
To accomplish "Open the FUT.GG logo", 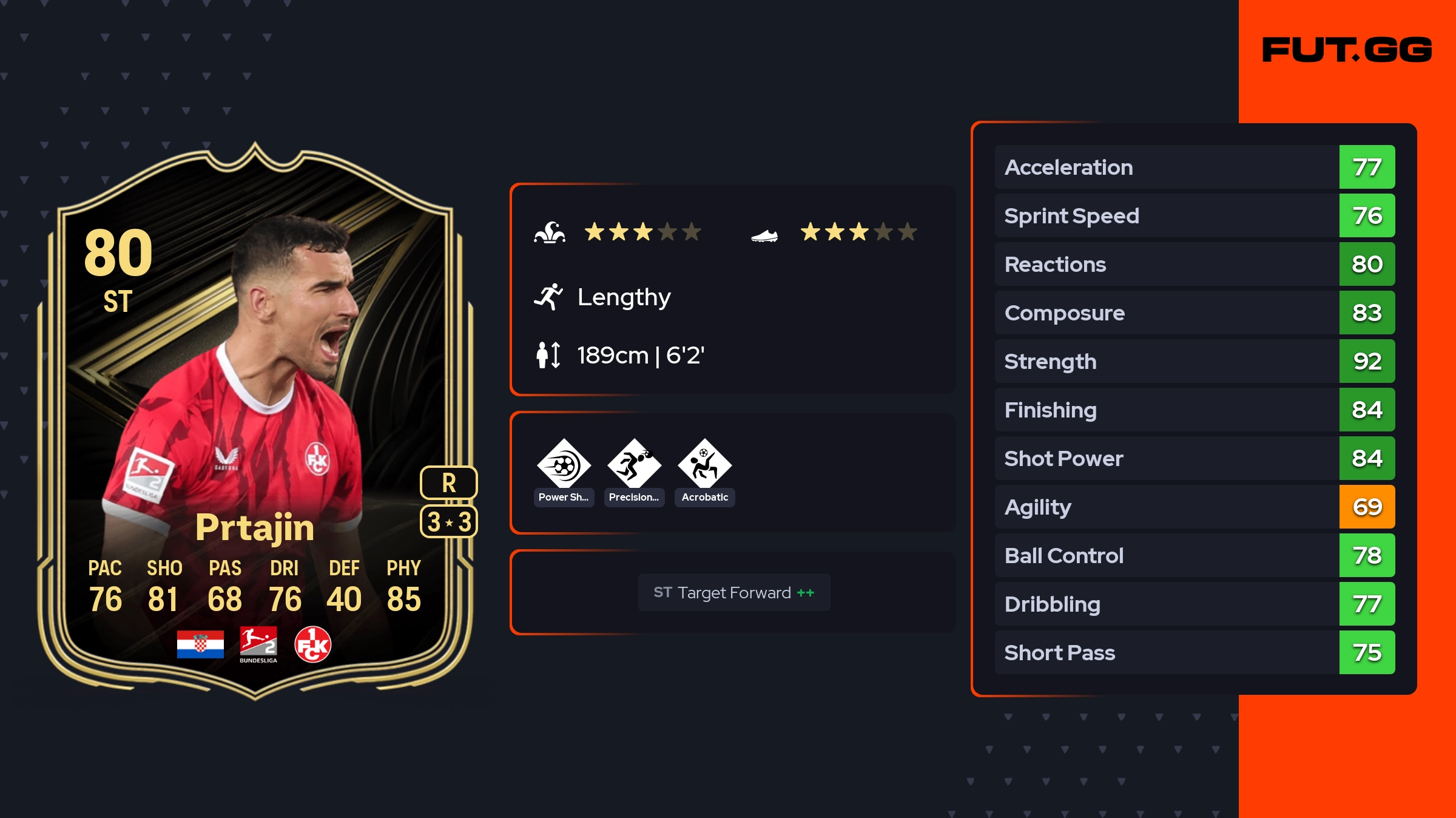I will coord(1347,50).
